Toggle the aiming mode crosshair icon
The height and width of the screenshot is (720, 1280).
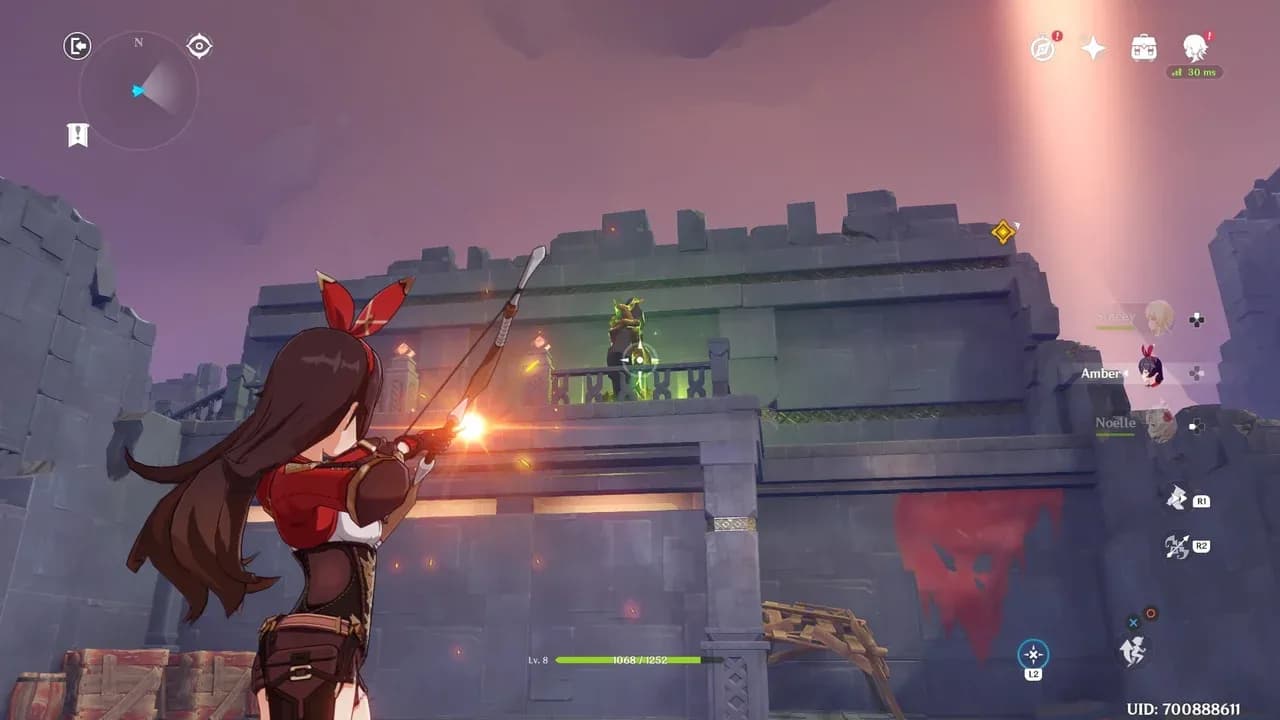[x=1033, y=655]
